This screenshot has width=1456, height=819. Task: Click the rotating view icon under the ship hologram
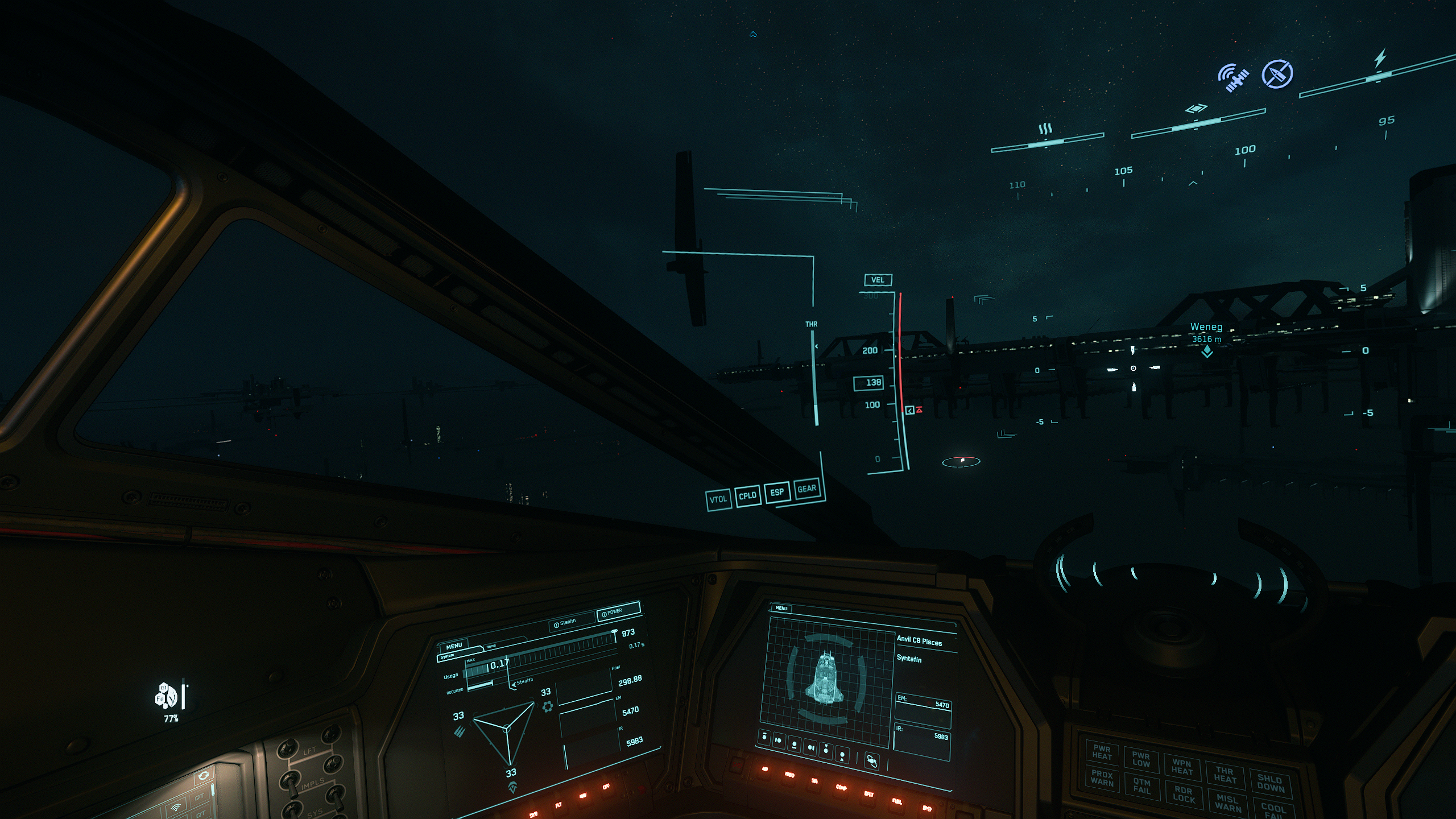tap(871, 760)
